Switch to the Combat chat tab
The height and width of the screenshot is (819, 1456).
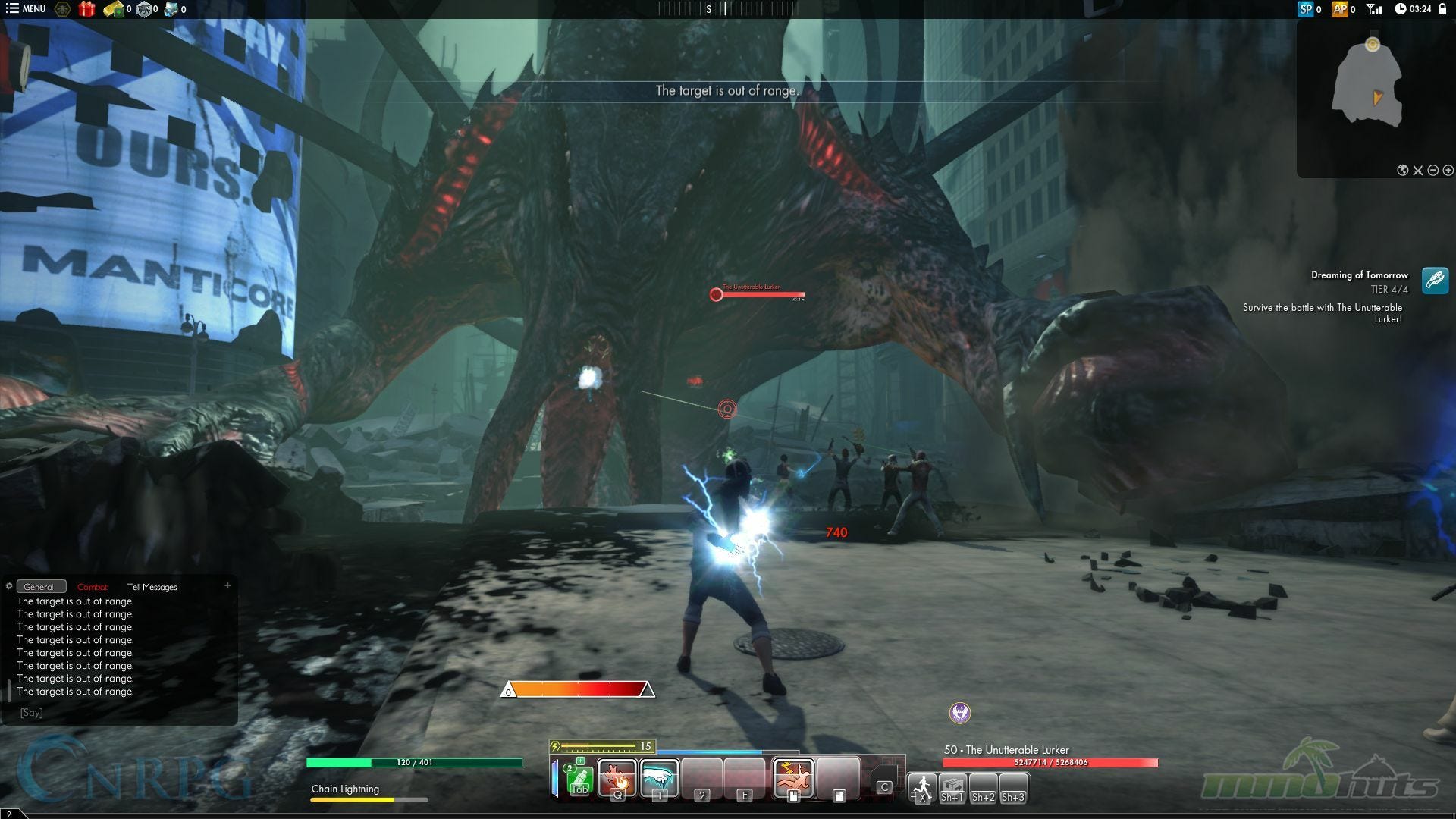click(93, 587)
